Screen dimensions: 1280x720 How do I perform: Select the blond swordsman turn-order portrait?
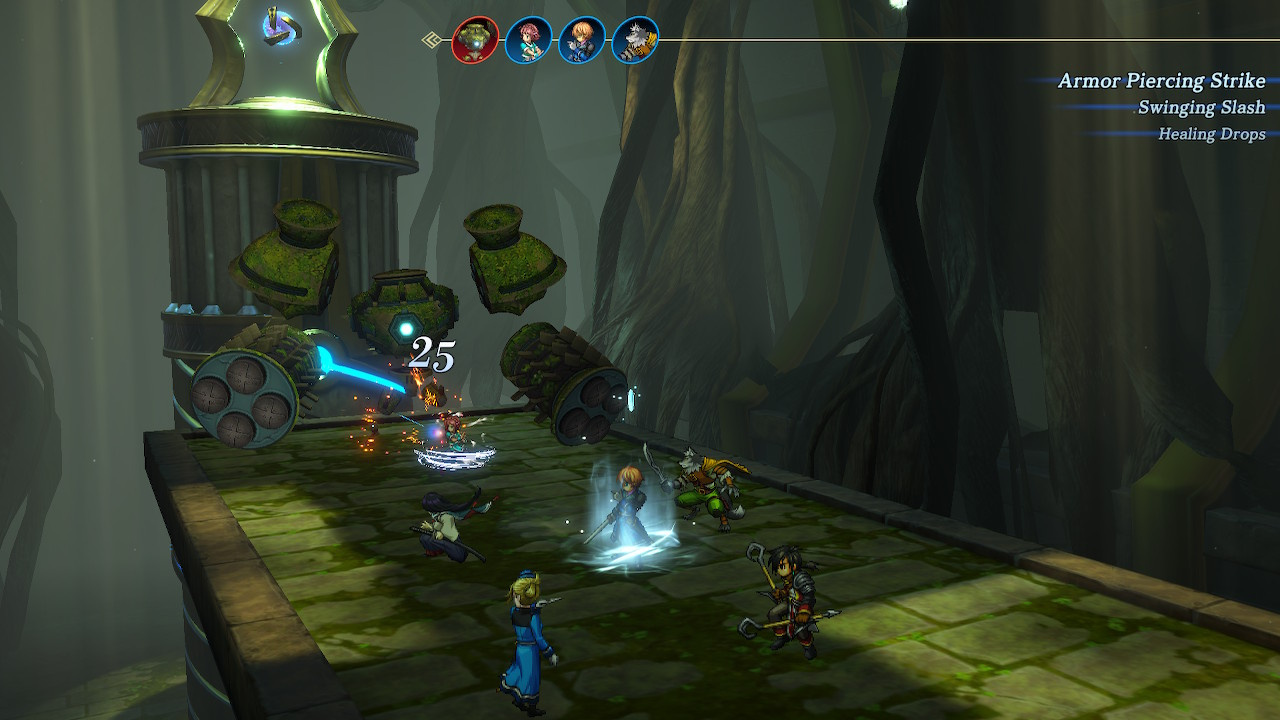tap(582, 41)
